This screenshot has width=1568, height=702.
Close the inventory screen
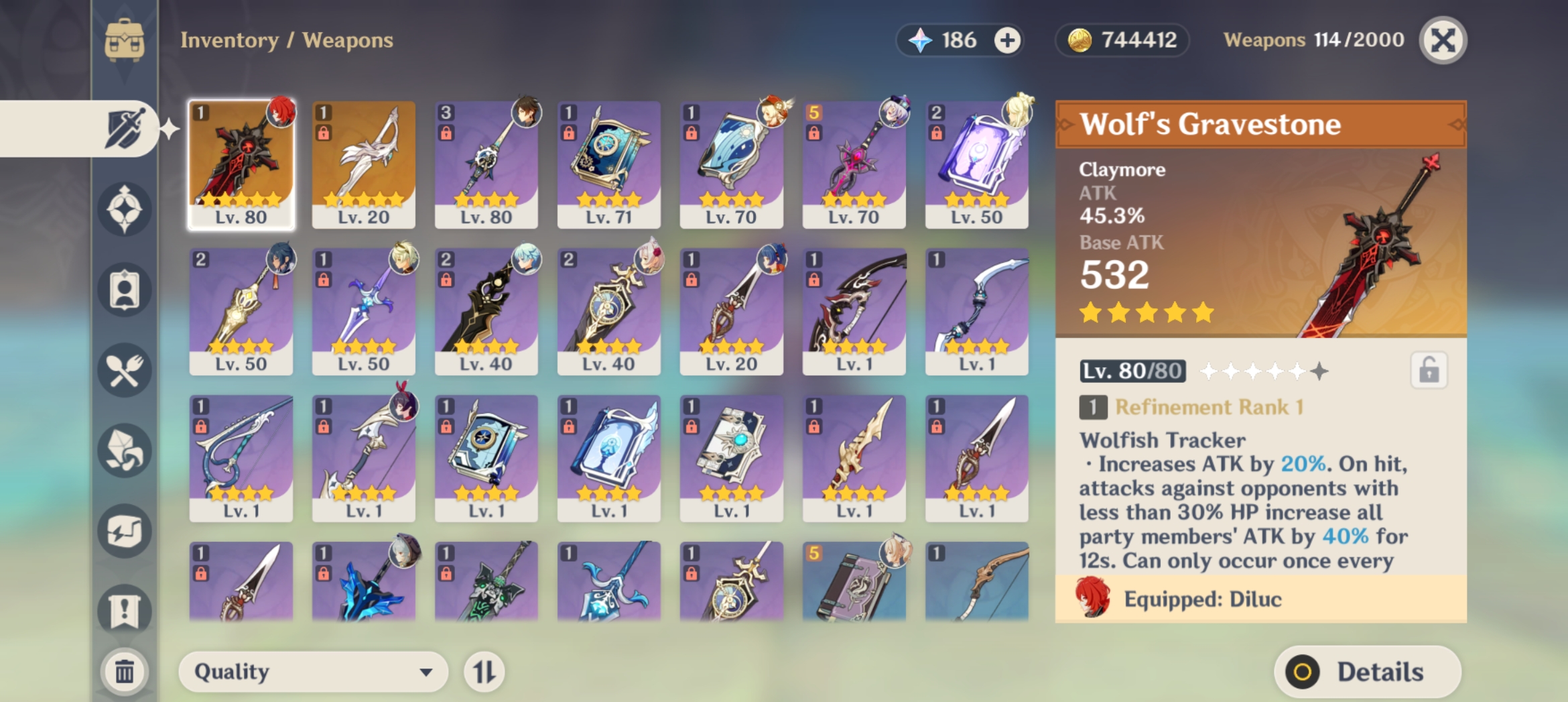(x=1443, y=41)
